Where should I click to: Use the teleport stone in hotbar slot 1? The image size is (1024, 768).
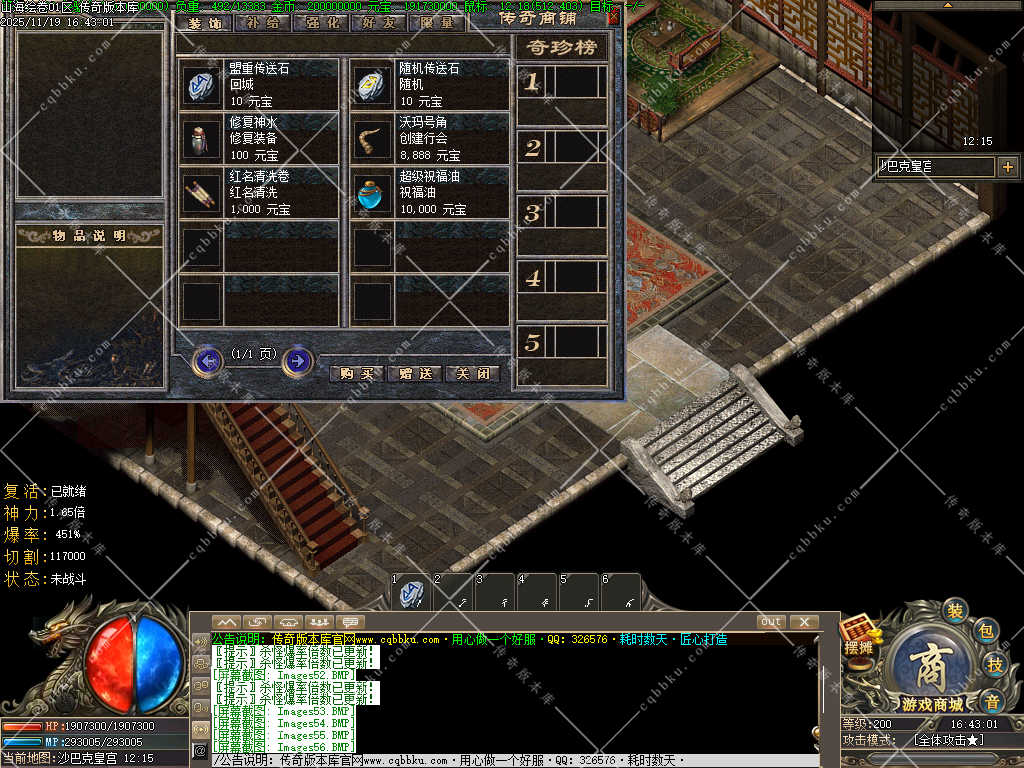[x=410, y=593]
